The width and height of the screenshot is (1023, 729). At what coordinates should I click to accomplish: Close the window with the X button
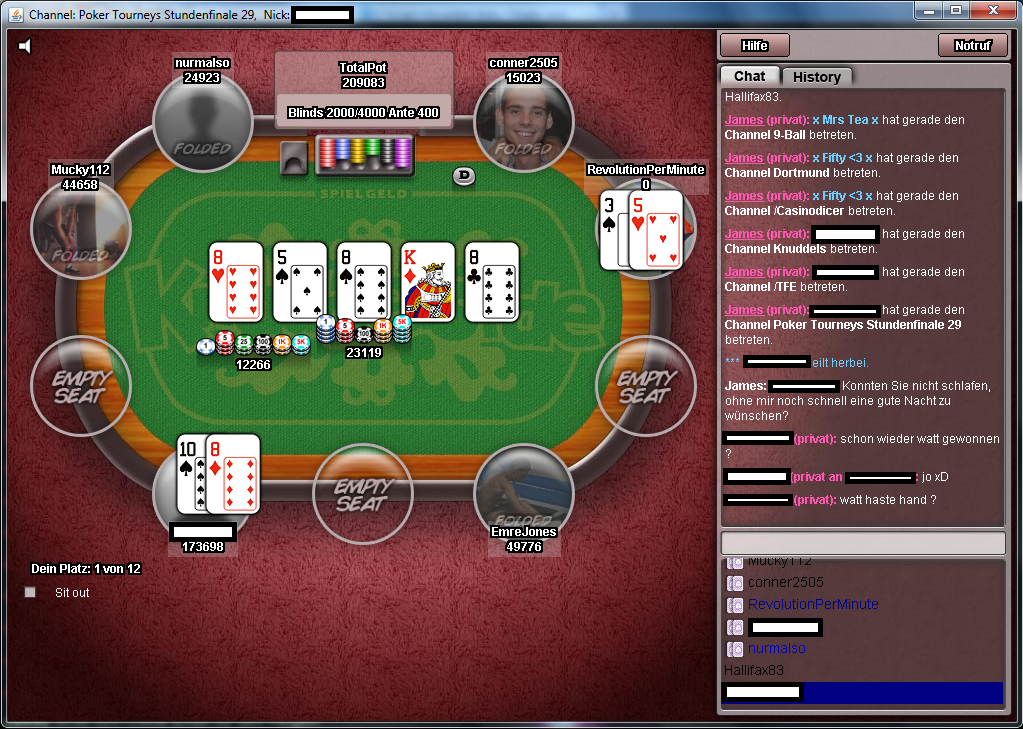994,11
